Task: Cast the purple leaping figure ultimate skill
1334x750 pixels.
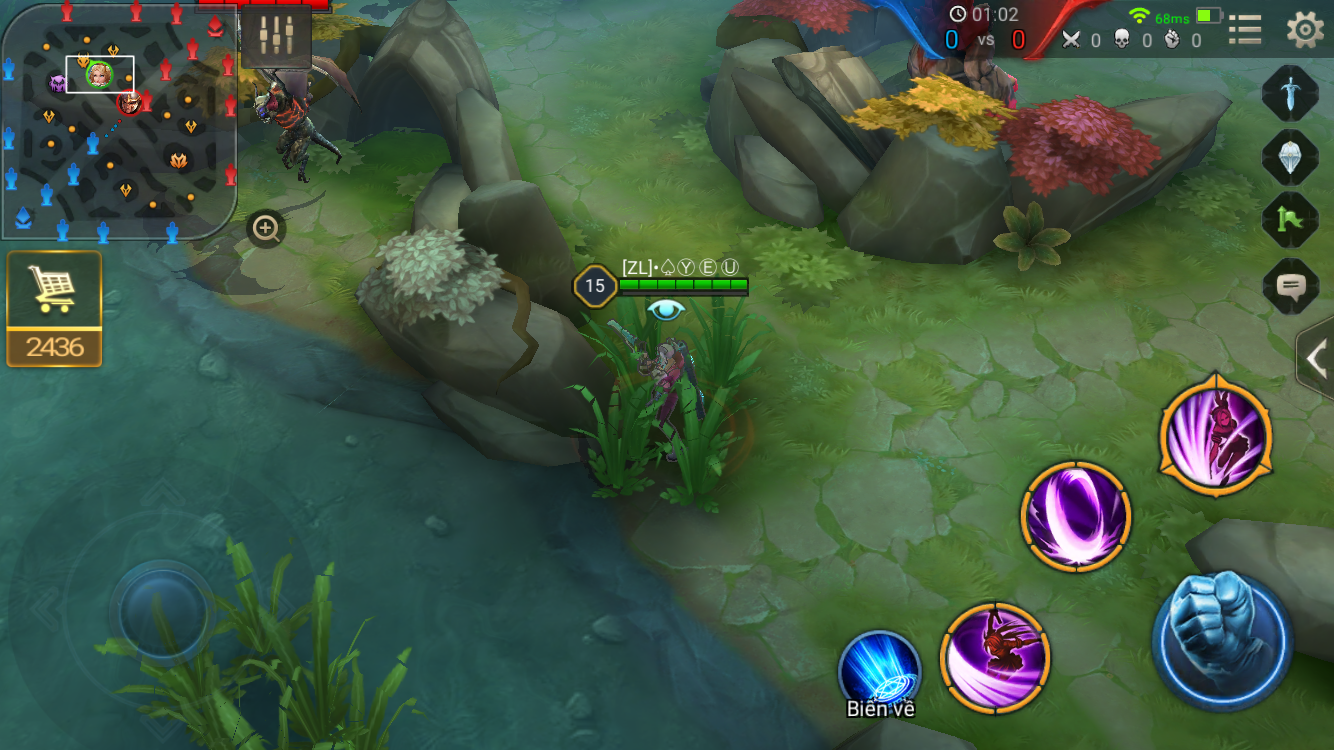Action: (1216, 436)
